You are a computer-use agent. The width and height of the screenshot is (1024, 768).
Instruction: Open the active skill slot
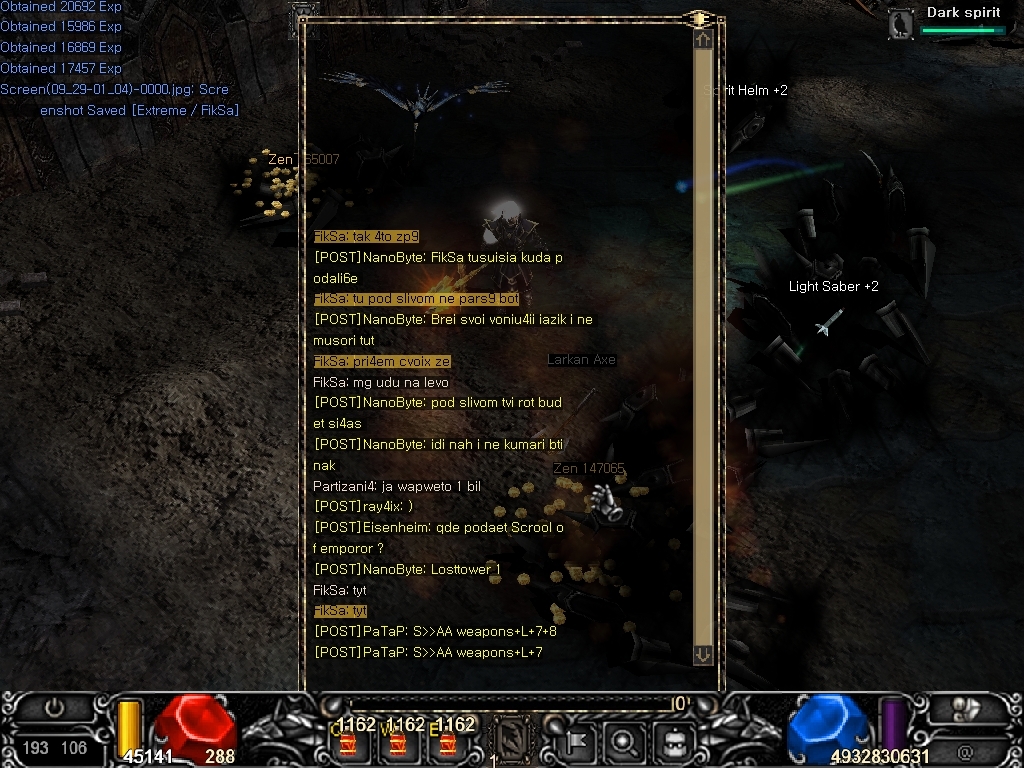[x=512, y=741]
